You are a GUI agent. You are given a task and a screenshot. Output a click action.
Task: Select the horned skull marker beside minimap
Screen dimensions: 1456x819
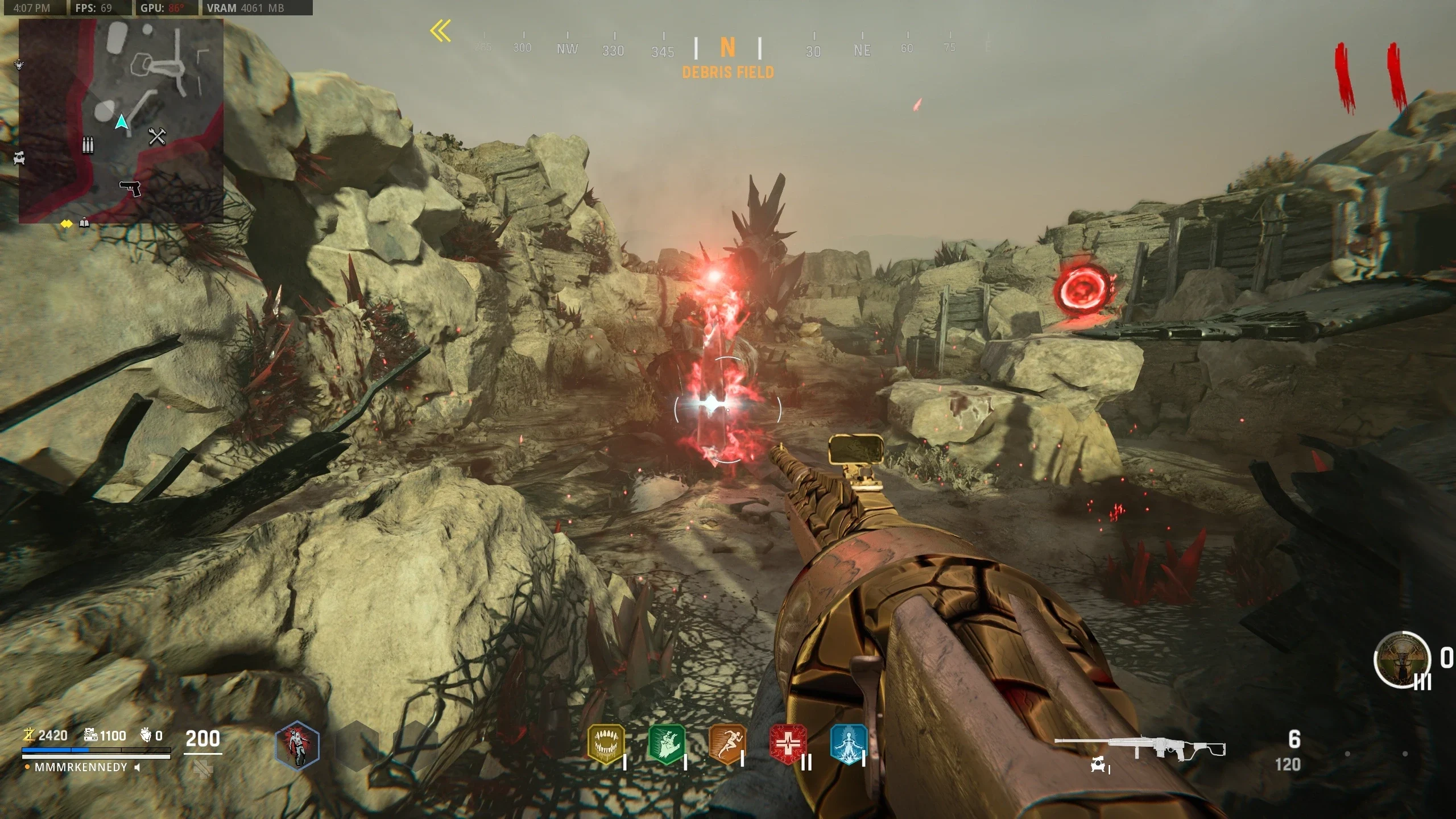[x=19, y=64]
